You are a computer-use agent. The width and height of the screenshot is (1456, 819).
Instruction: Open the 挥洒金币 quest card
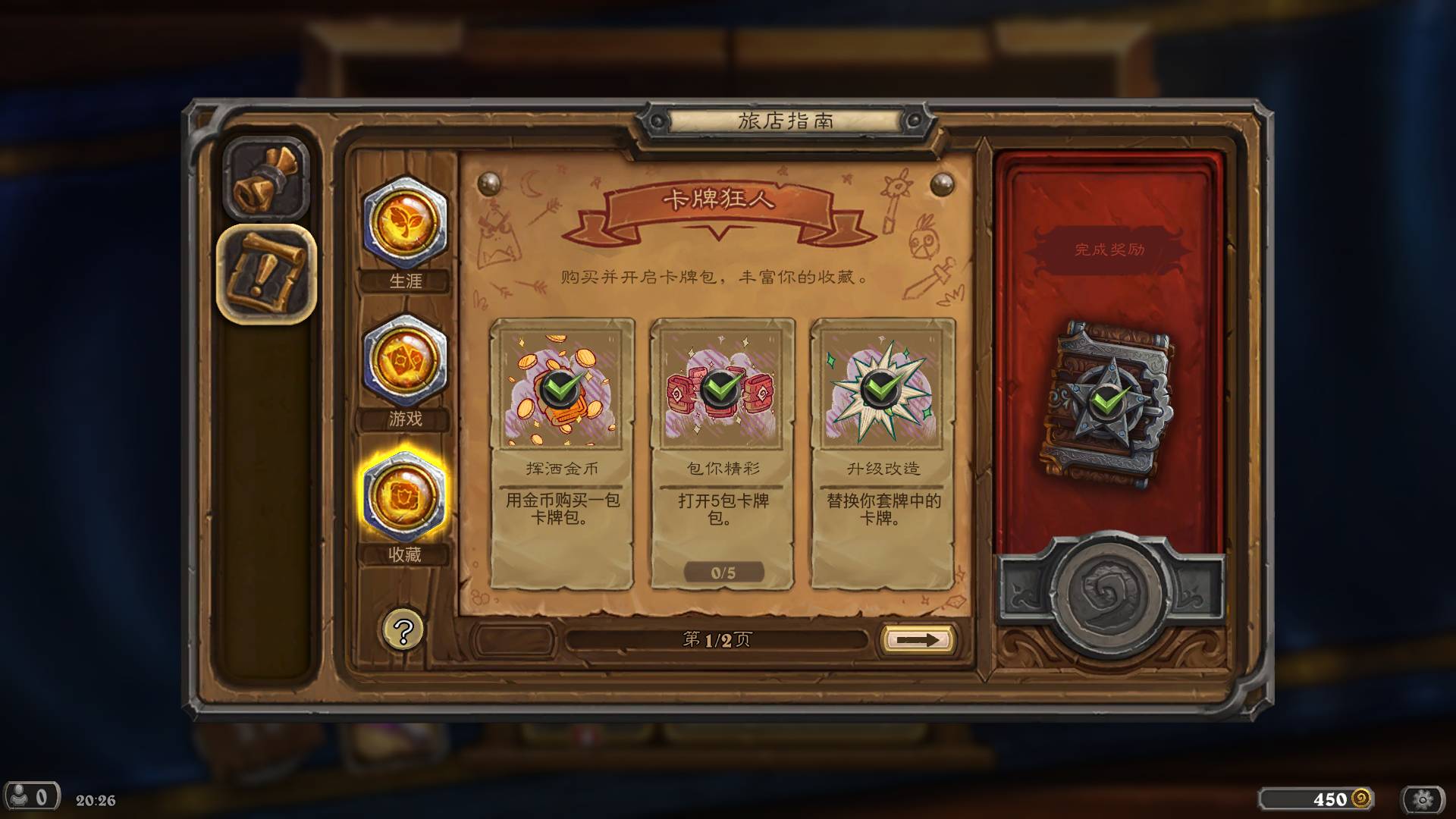pos(562,453)
